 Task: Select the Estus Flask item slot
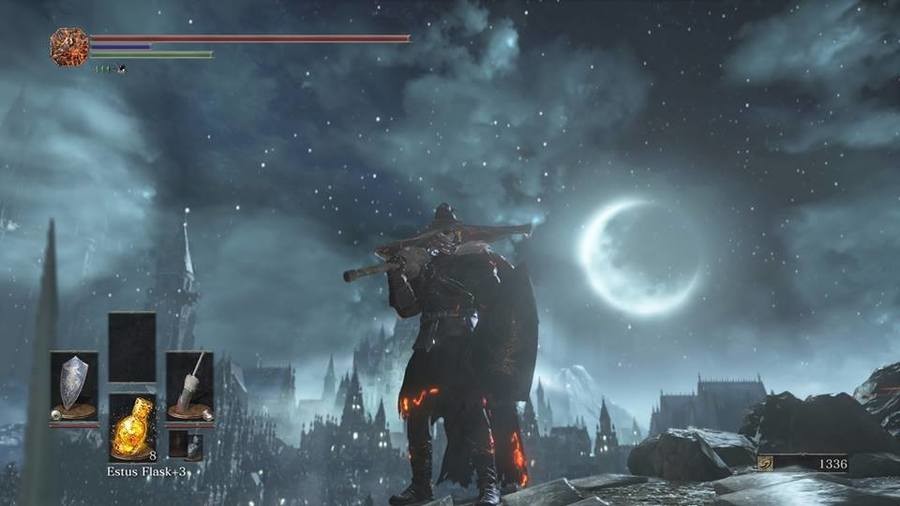131,428
